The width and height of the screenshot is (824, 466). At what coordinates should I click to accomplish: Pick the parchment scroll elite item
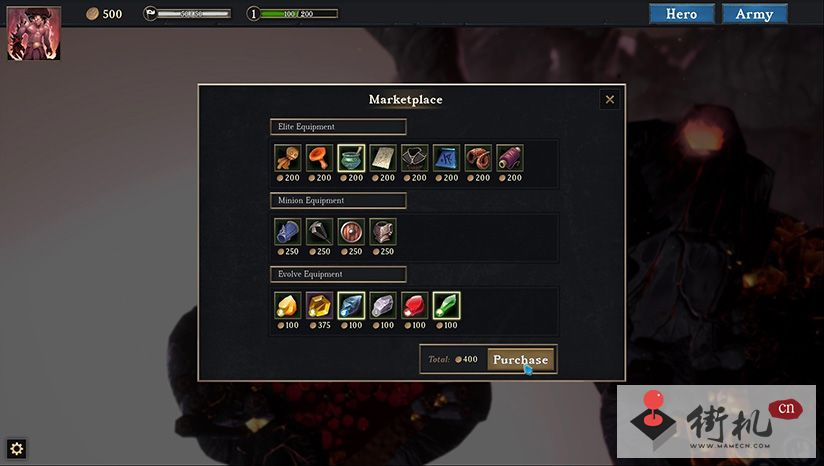click(383, 158)
